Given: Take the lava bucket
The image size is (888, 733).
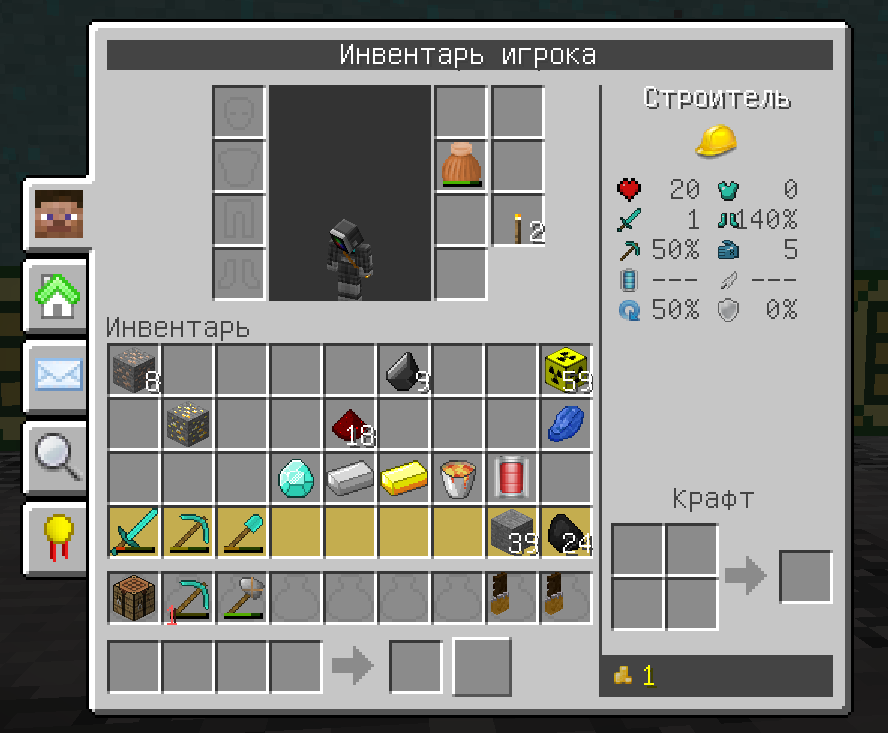Looking at the screenshot, I should [x=458, y=478].
